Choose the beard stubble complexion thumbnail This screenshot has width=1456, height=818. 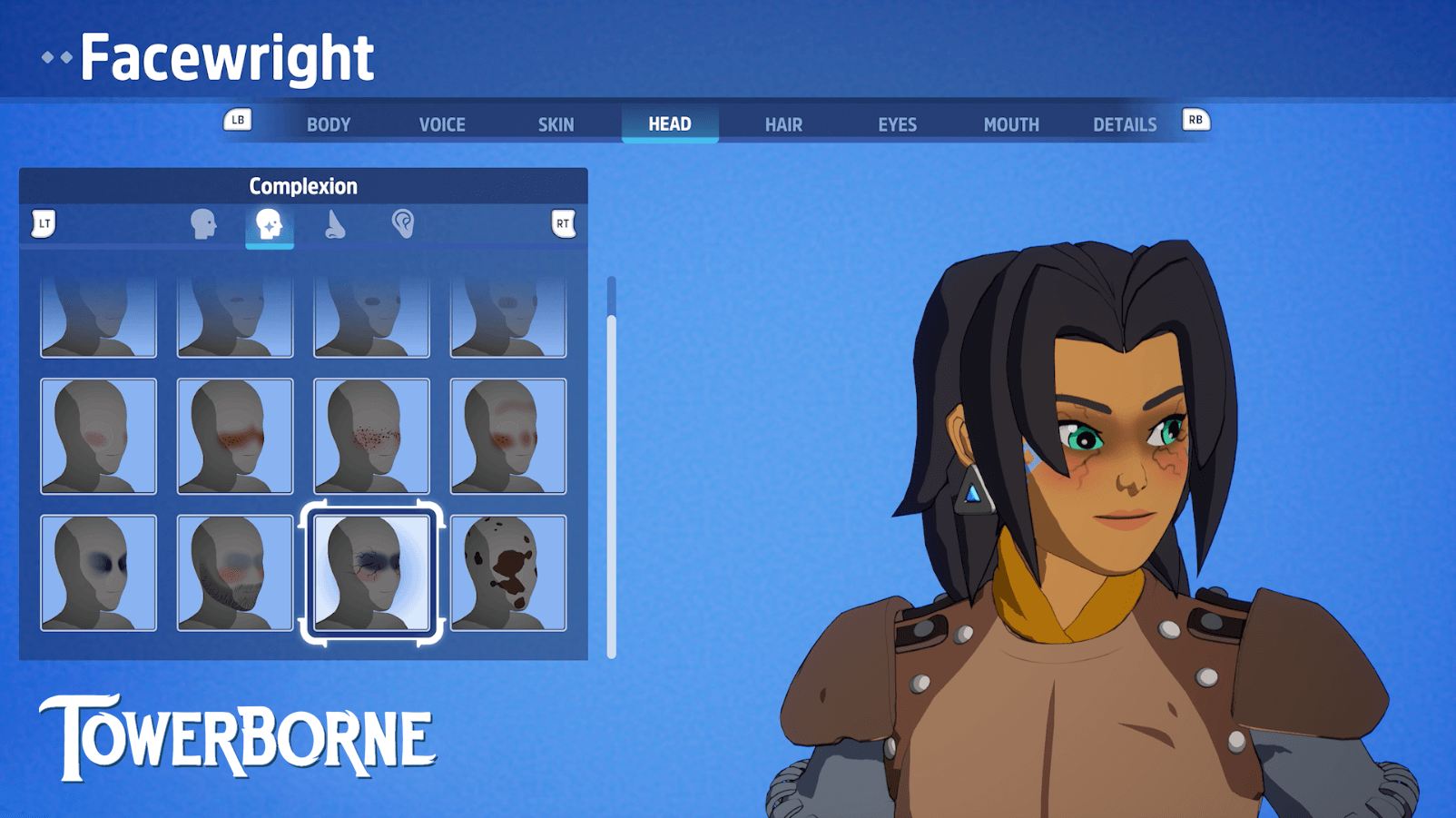click(x=235, y=573)
